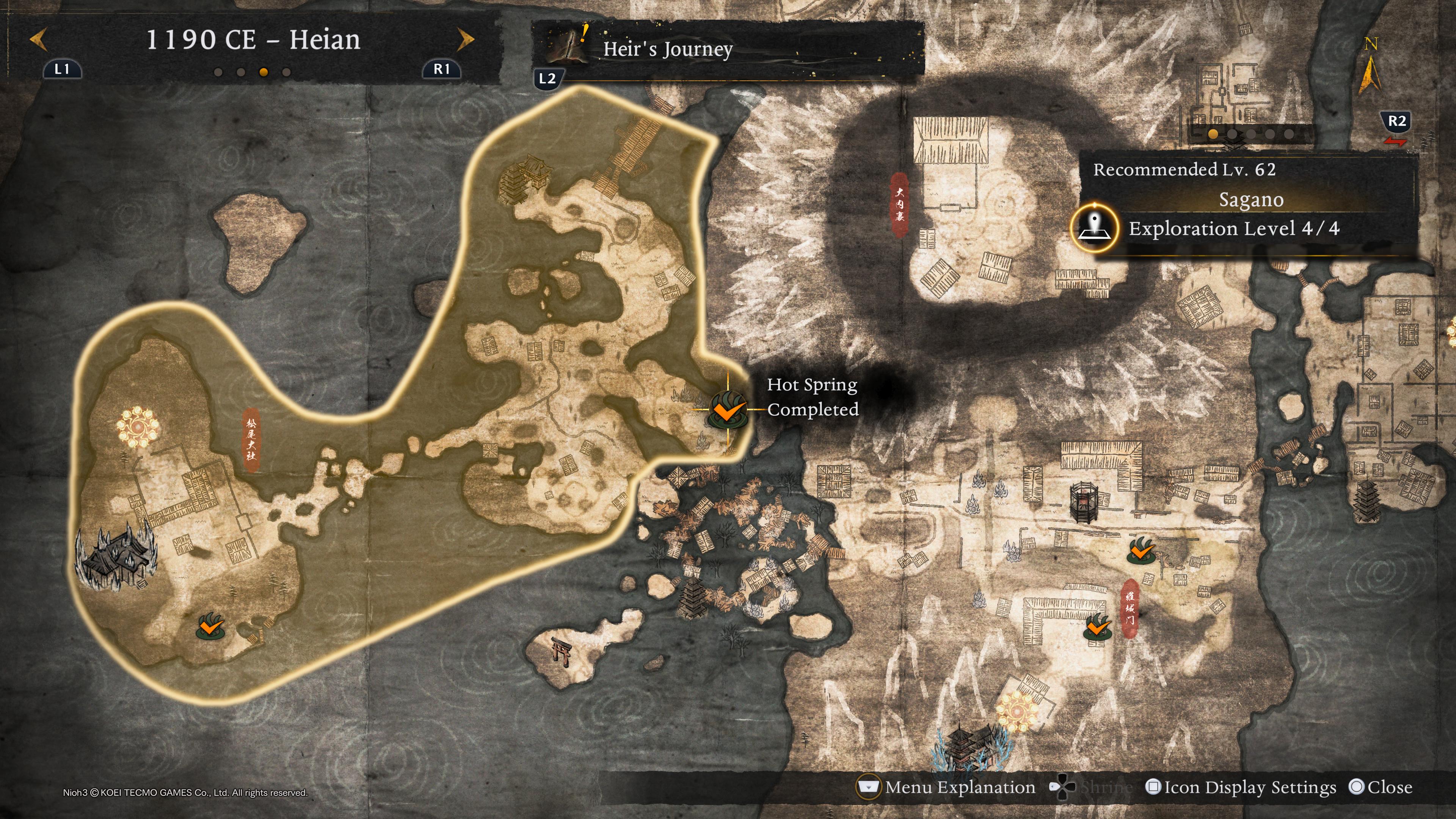
Task: Go to the previous era with the left arrow
Action: [x=38, y=39]
